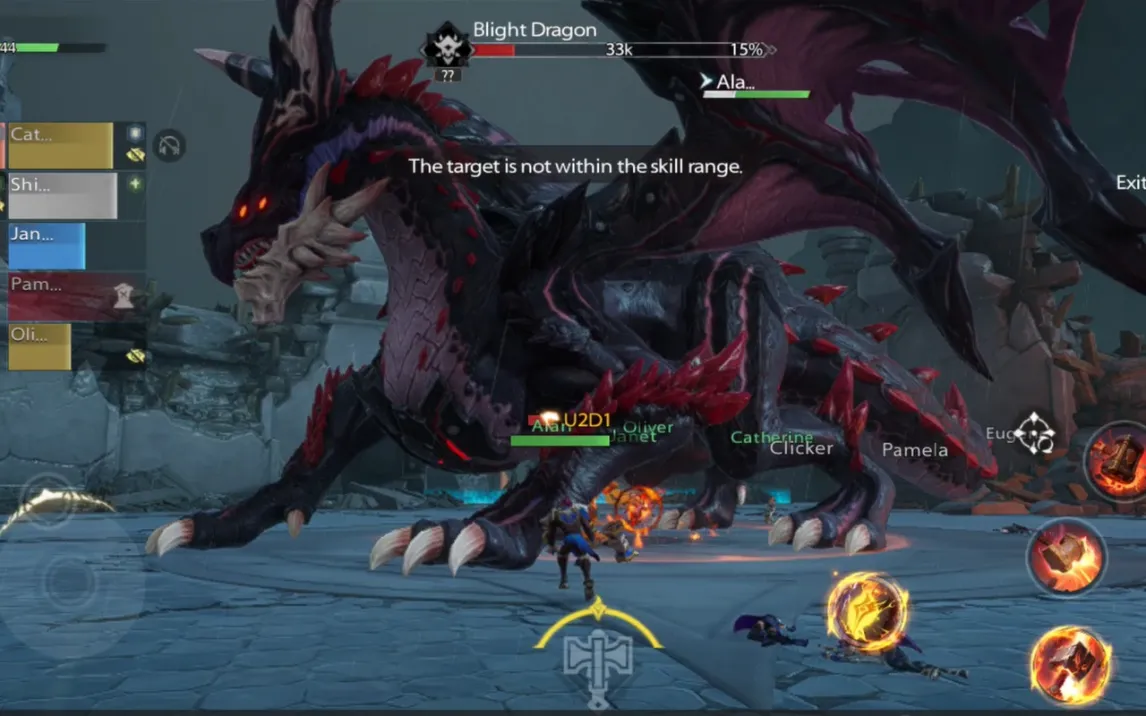Hit the basic hammer attack button
Viewport: 1146px width, 716px height.
click(1066, 556)
